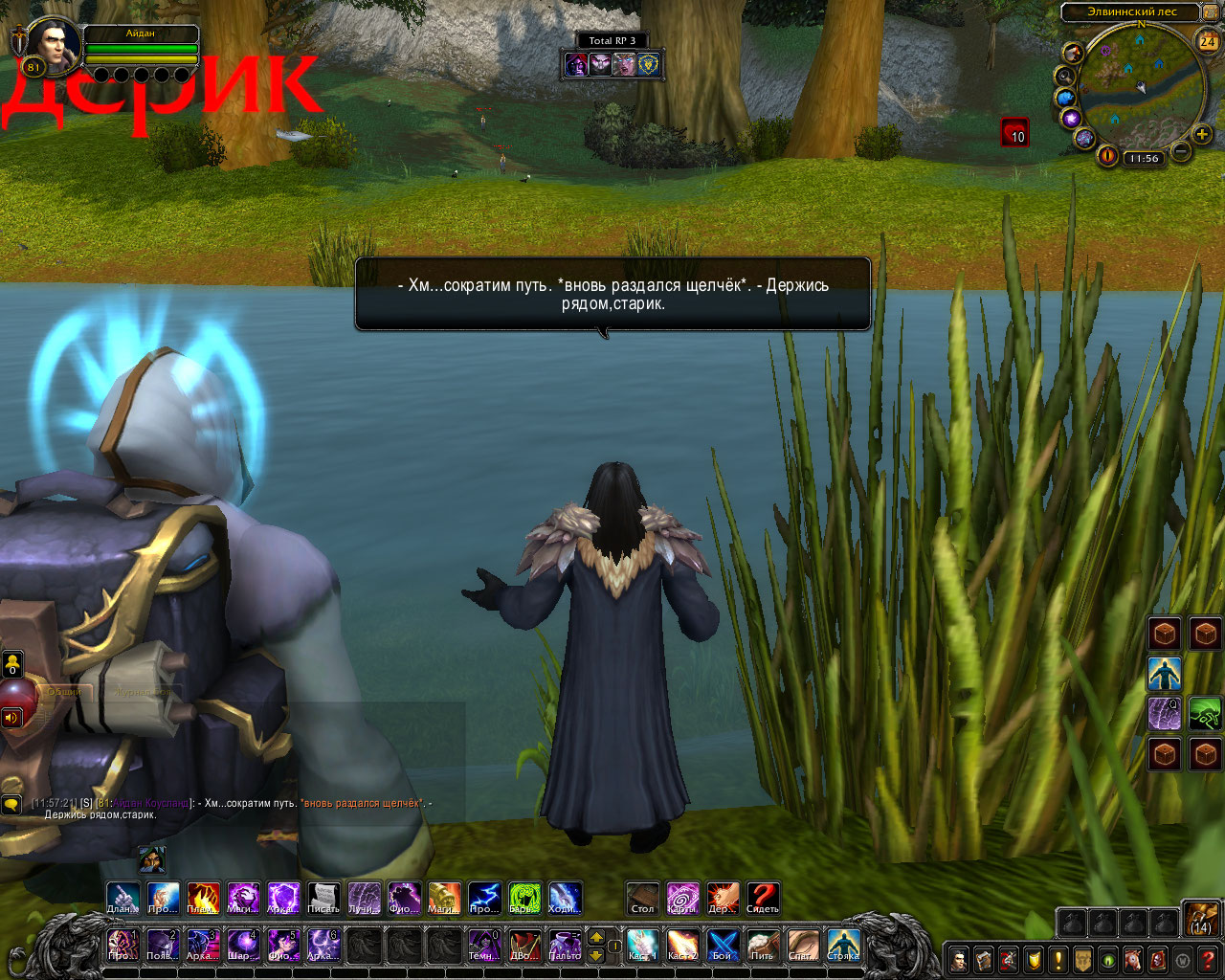Use the "Бой" crossed blue swords action

[x=723, y=945]
